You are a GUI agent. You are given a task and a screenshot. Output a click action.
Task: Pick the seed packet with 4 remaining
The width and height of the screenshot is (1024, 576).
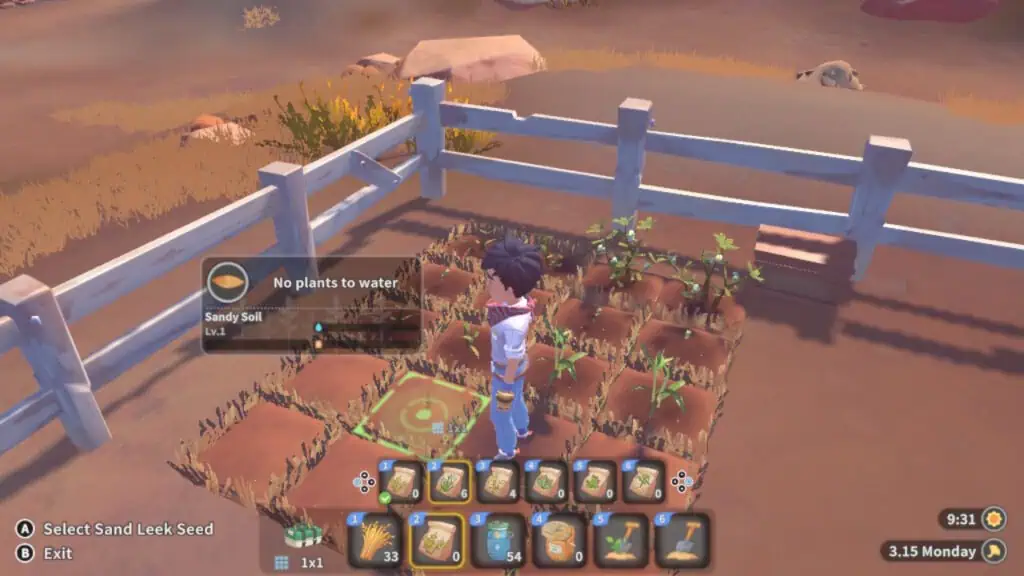coord(497,482)
